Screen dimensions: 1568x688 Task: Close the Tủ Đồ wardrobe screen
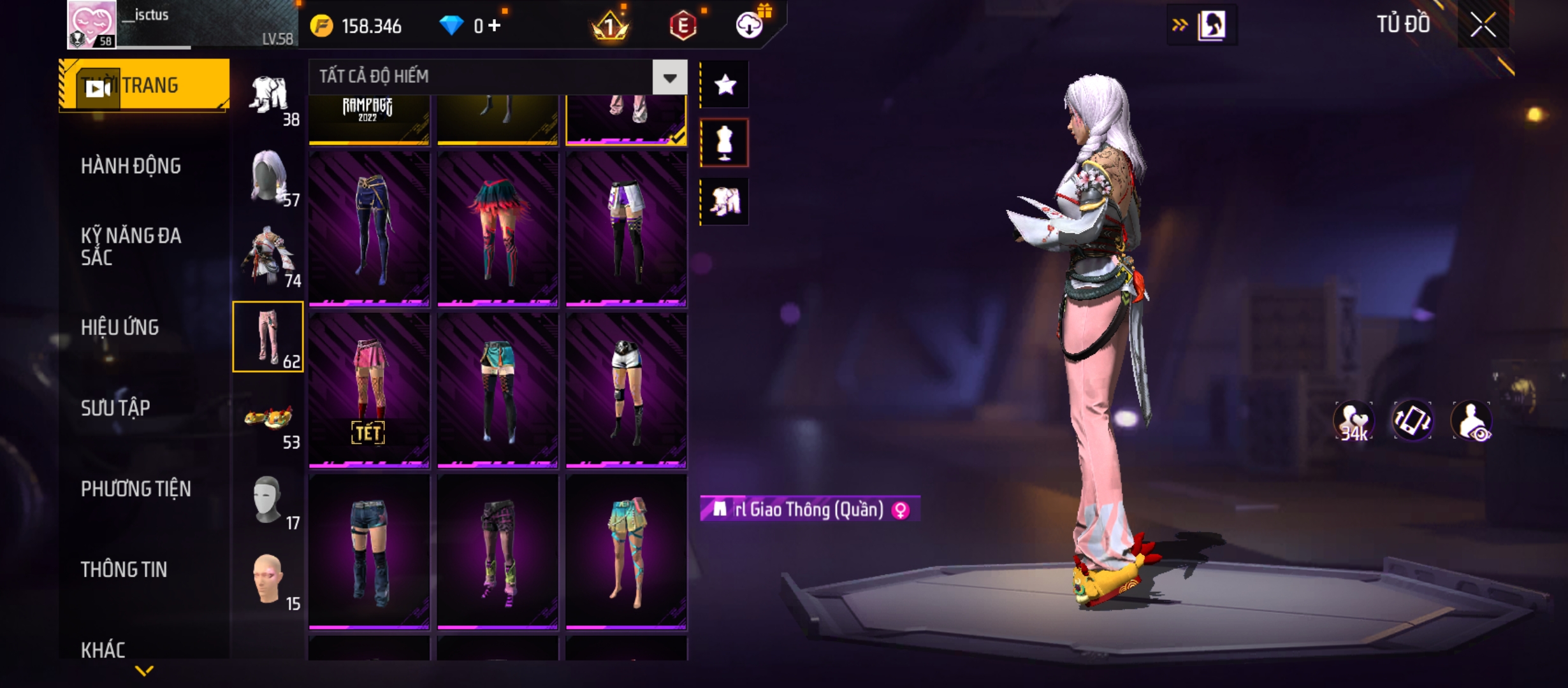pos(1483,25)
